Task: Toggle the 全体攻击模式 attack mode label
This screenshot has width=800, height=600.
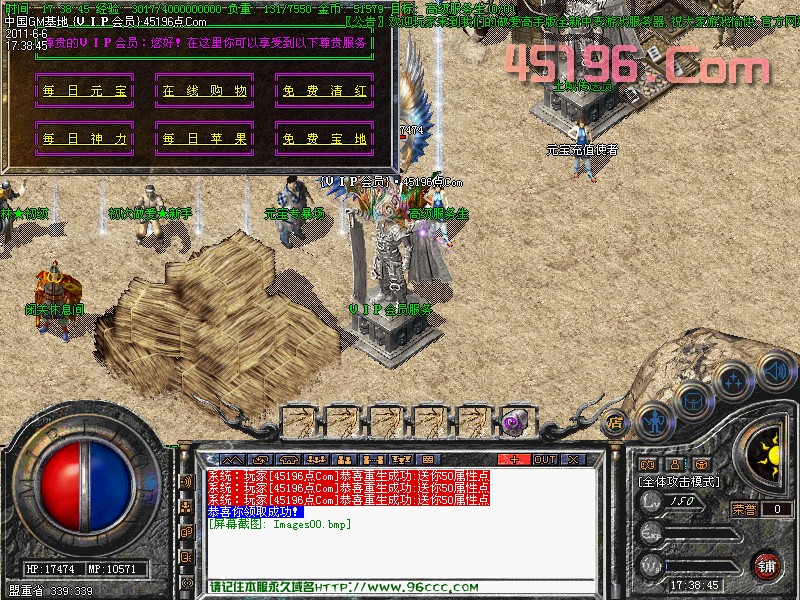Action: 680,481
